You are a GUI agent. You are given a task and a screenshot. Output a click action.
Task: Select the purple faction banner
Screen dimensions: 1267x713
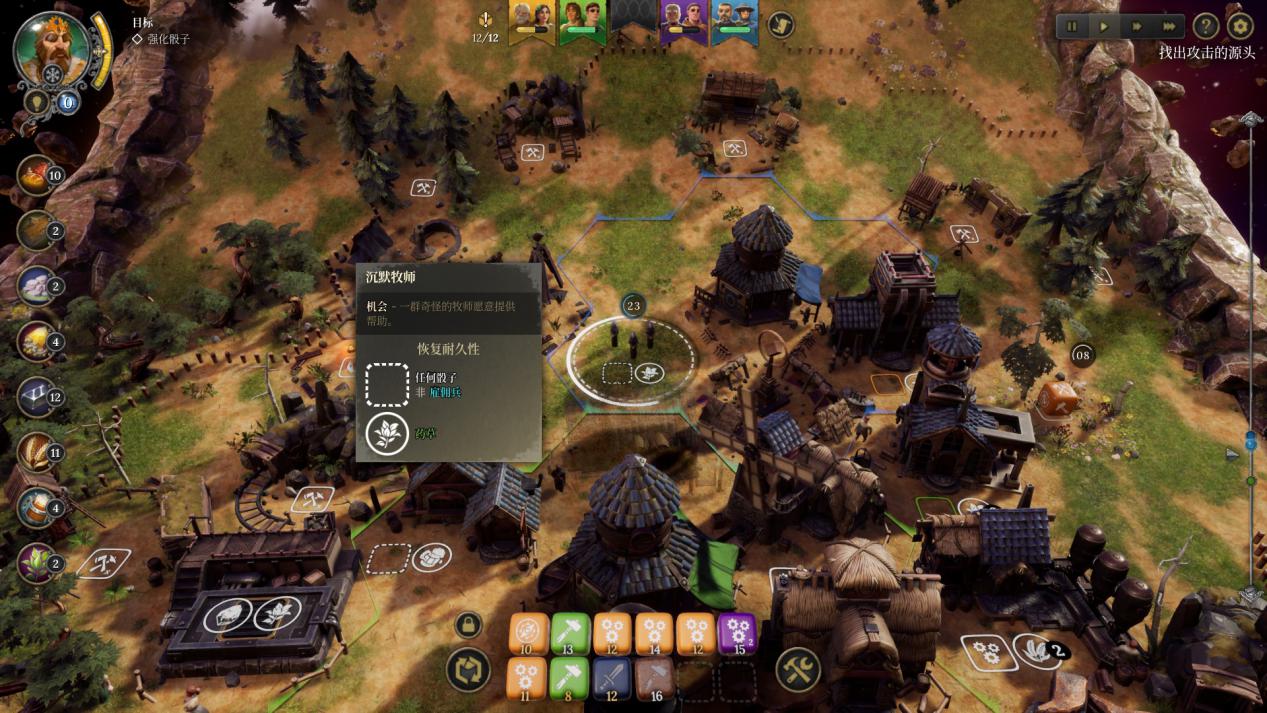coord(683,22)
